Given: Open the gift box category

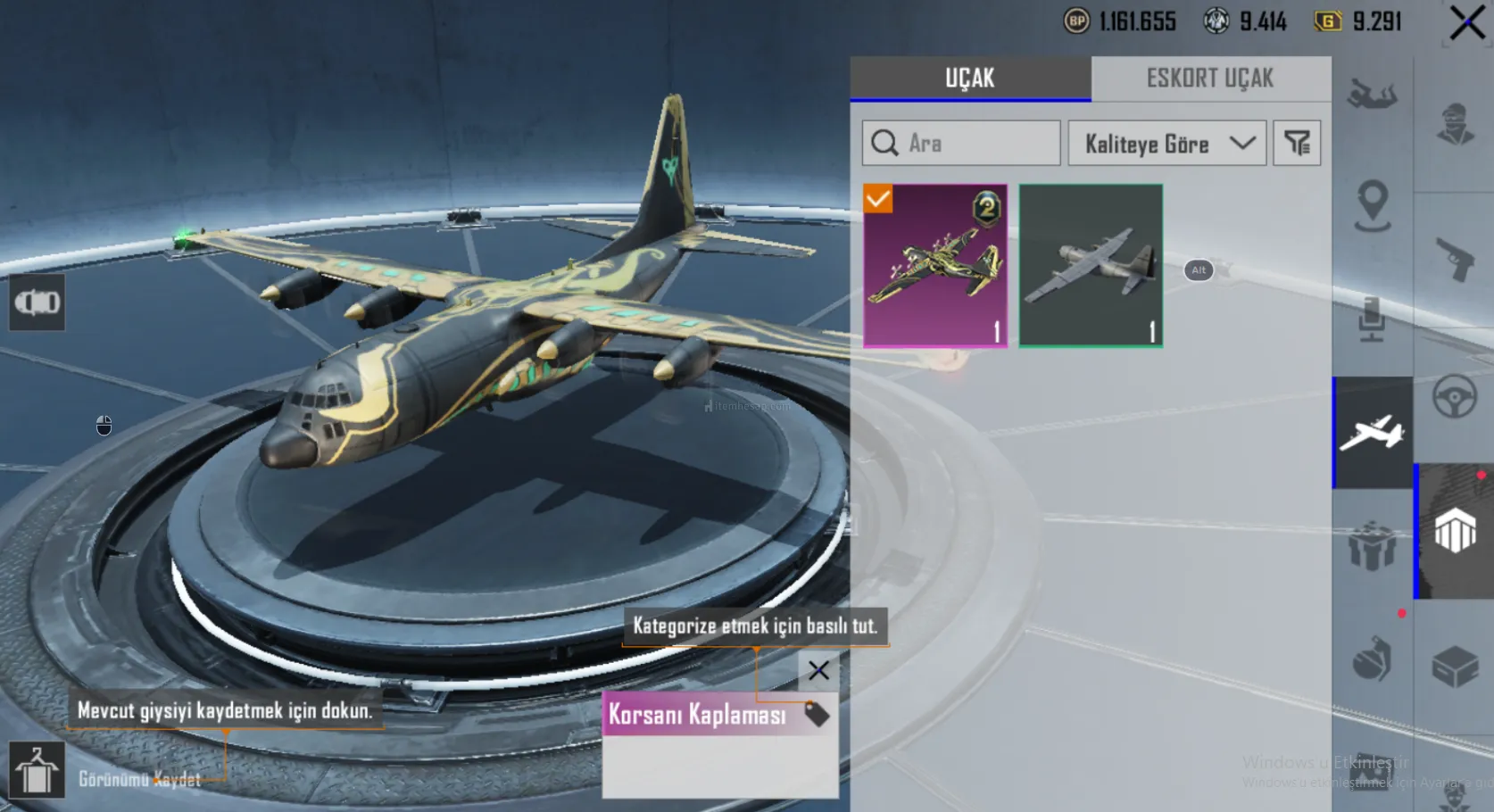Looking at the screenshot, I should pyautogui.click(x=1372, y=544).
